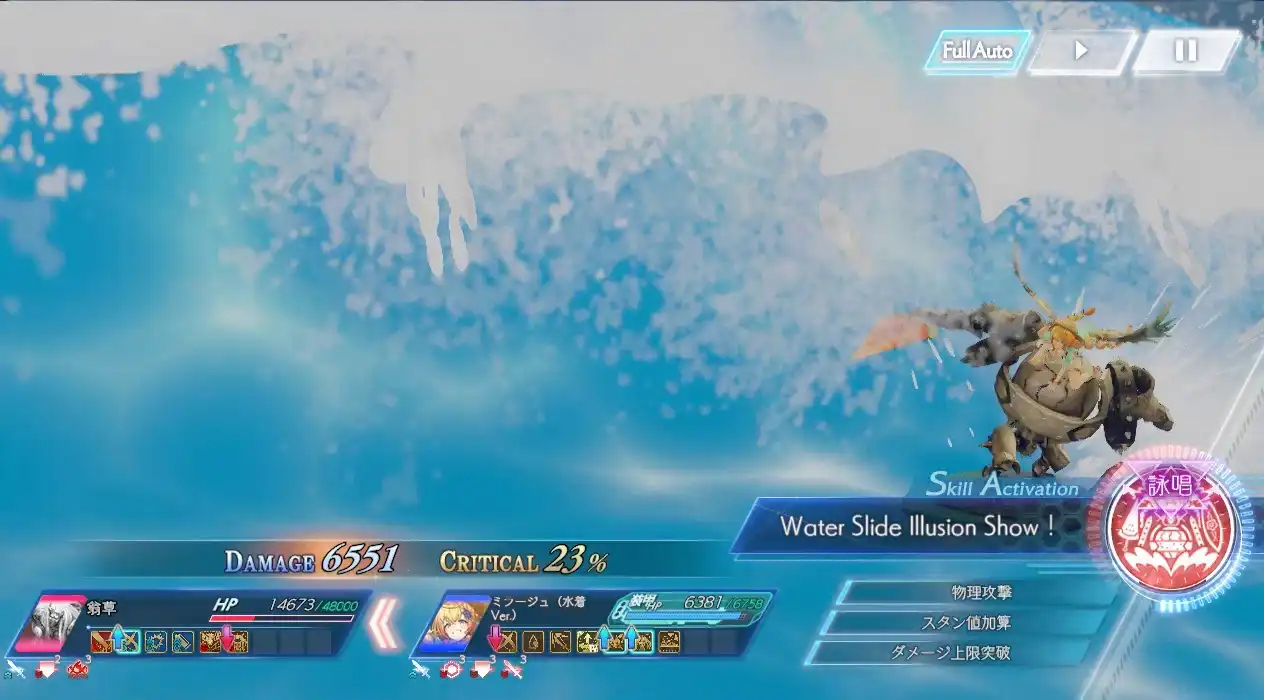
Task: Change battle speed with the play arrow button
Action: [1081, 51]
